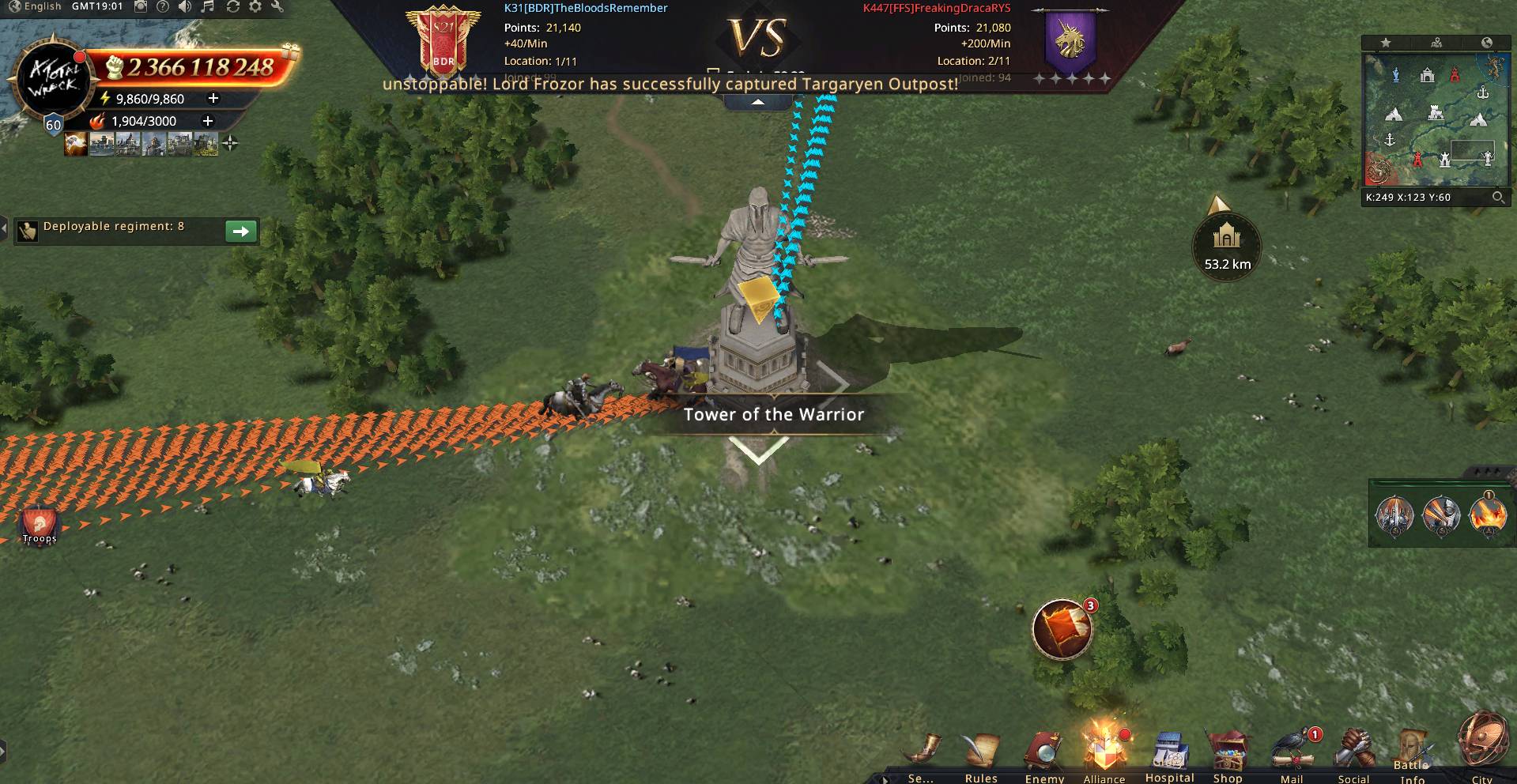The height and width of the screenshot is (784, 1517).
Task: Open the gear settings icon
Action: pos(255,6)
